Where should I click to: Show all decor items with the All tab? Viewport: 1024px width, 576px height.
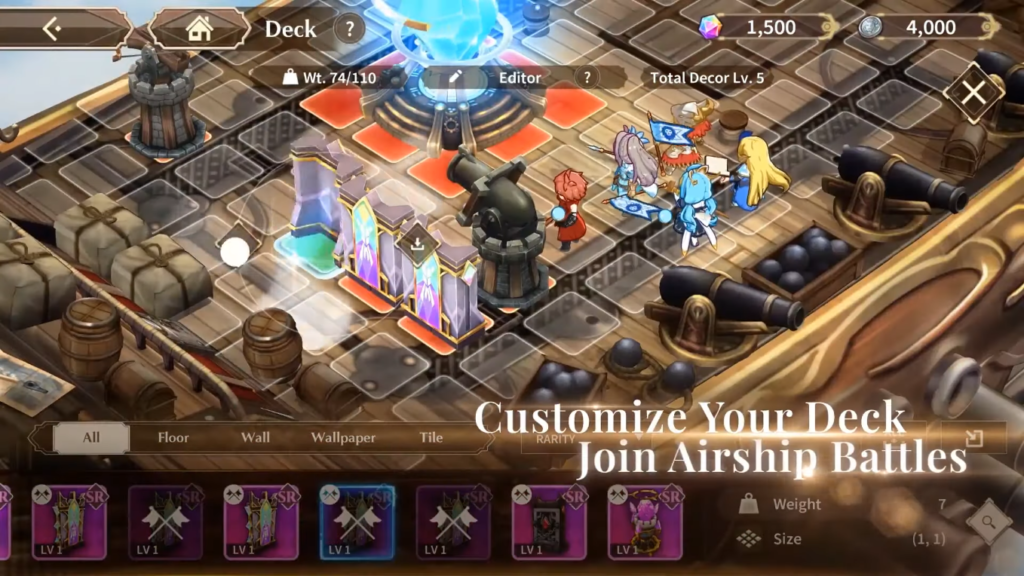click(91, 438)
